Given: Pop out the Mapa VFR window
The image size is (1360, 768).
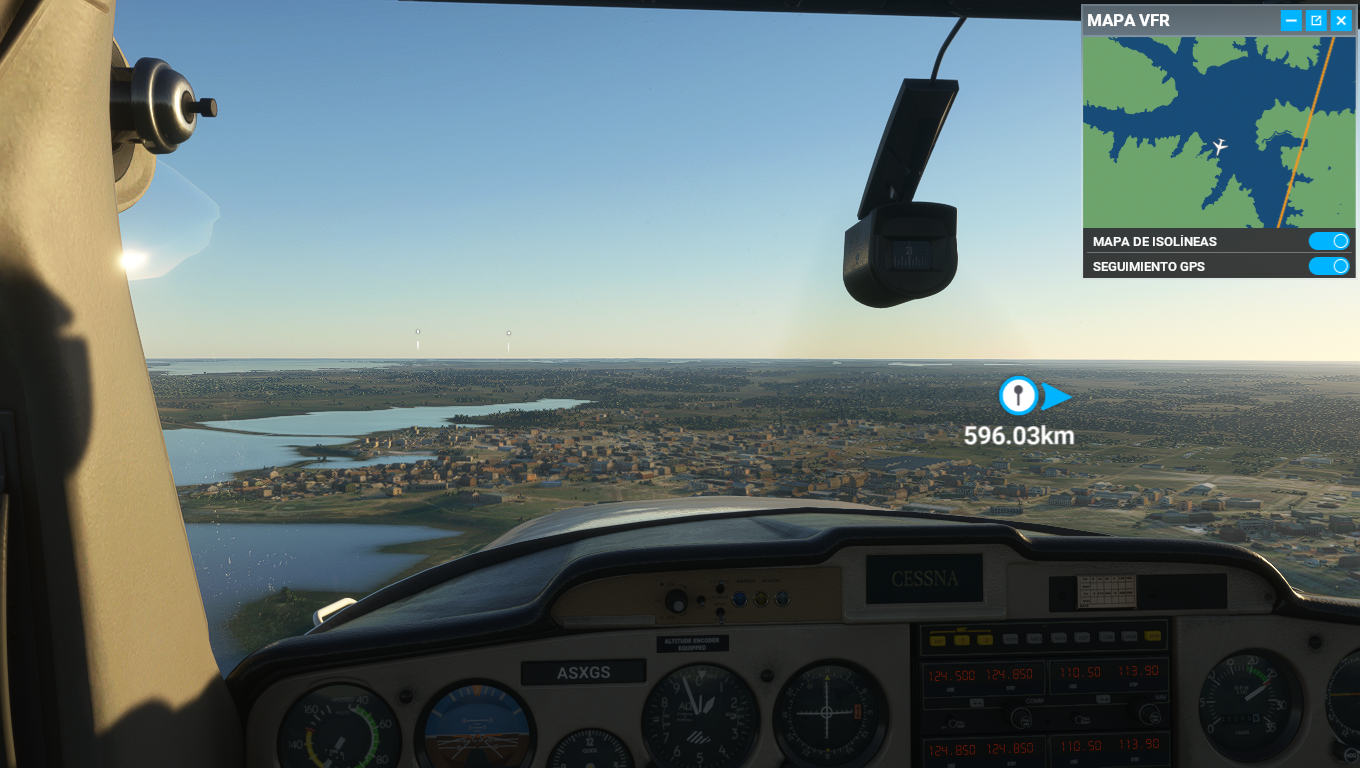Looking at the screenshot, I should (x=1316, y=20).
